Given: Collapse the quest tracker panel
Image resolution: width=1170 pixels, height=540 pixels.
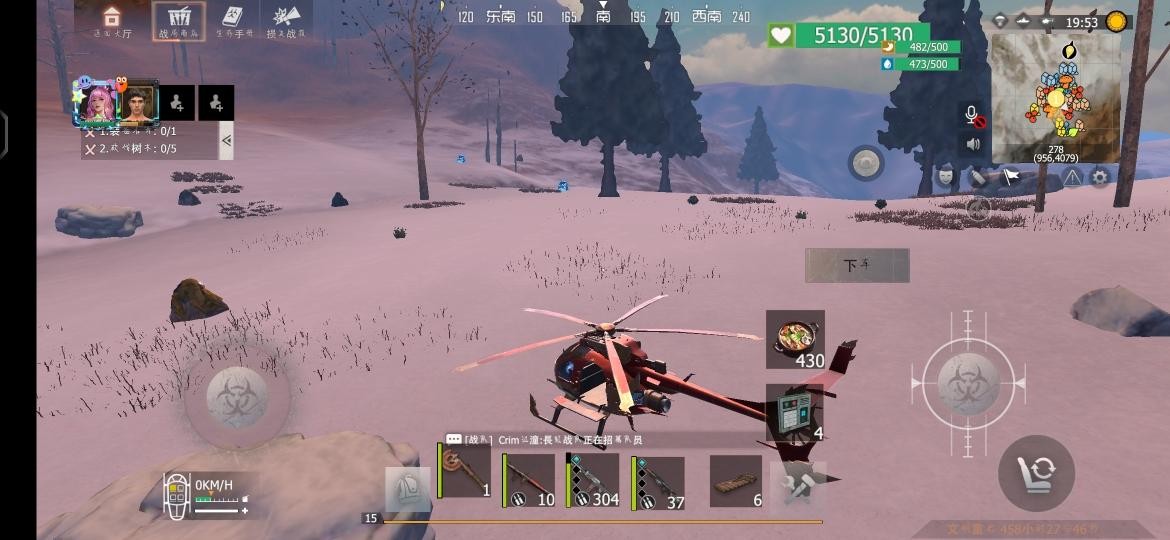Looking at the screenshot, I should (x=226, y=140).
